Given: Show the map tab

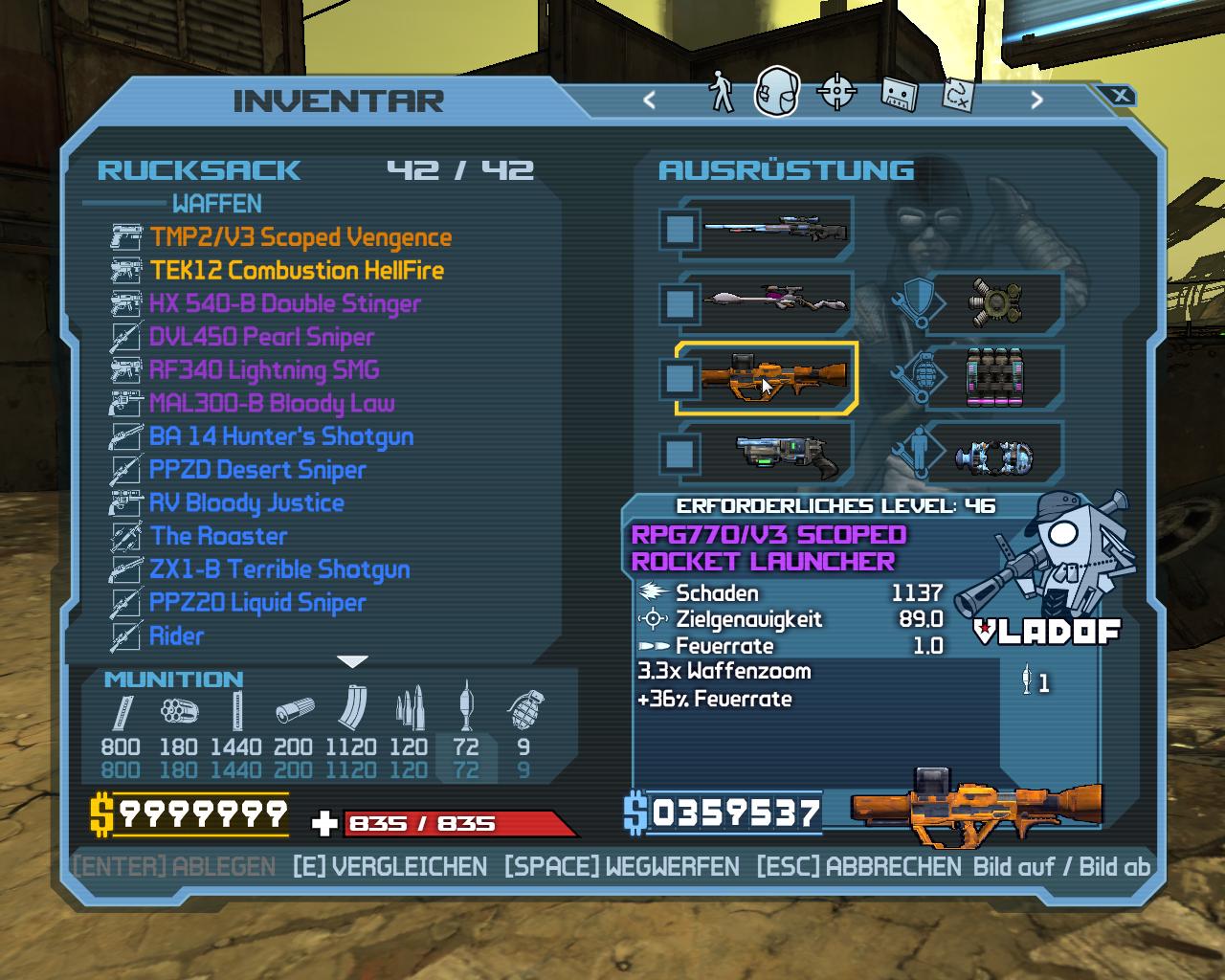Looking at the screenshot, I should point(958,94).
